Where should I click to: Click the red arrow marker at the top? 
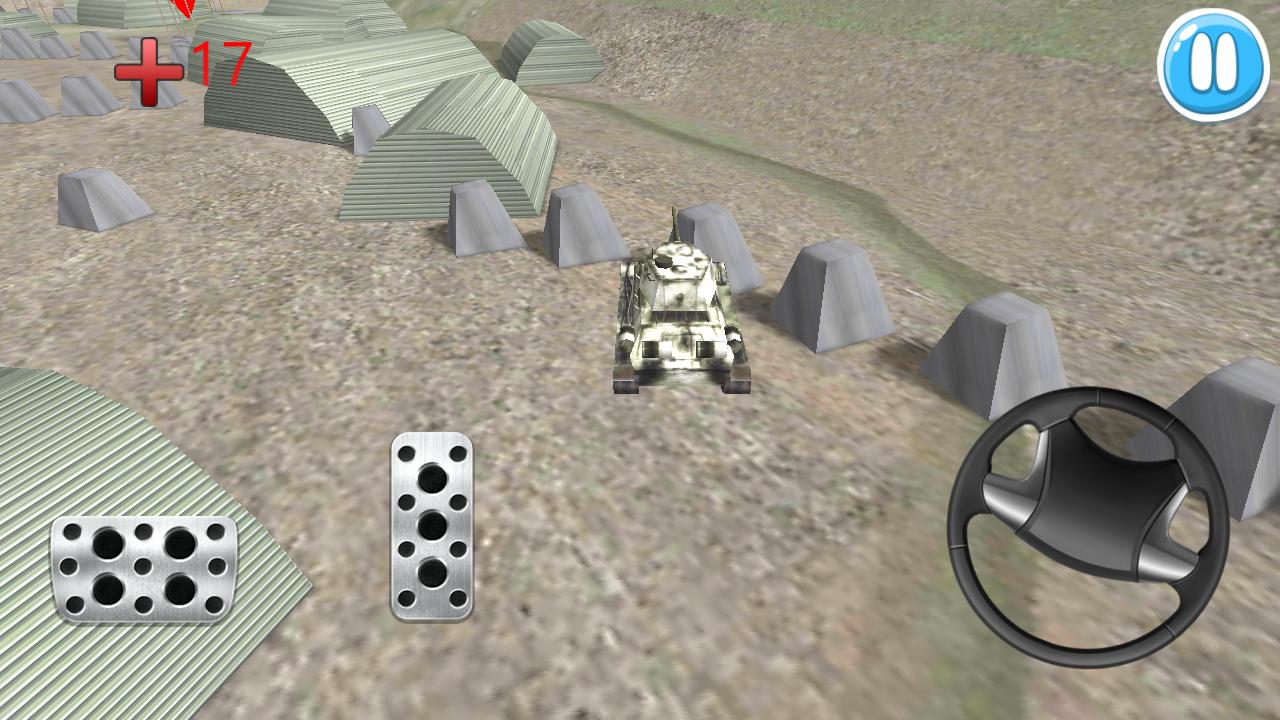coord(183,10)
